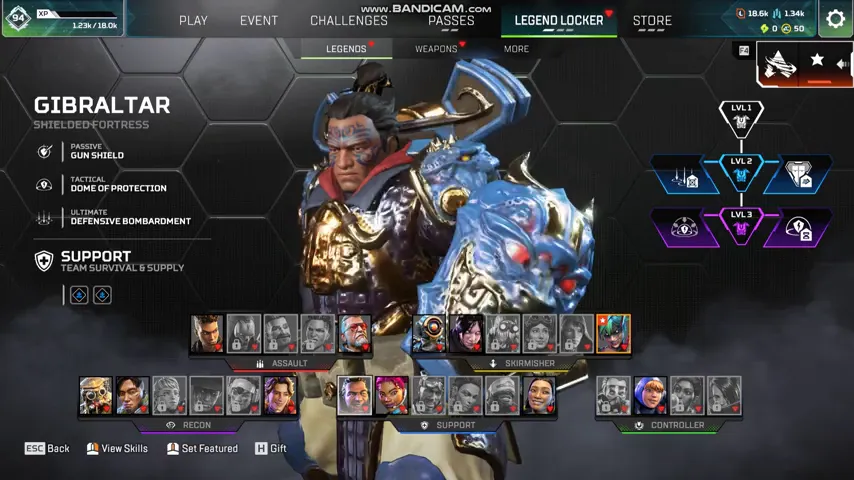Go to the Passes tab
The image size is (854, 480).
click(451, 20)
